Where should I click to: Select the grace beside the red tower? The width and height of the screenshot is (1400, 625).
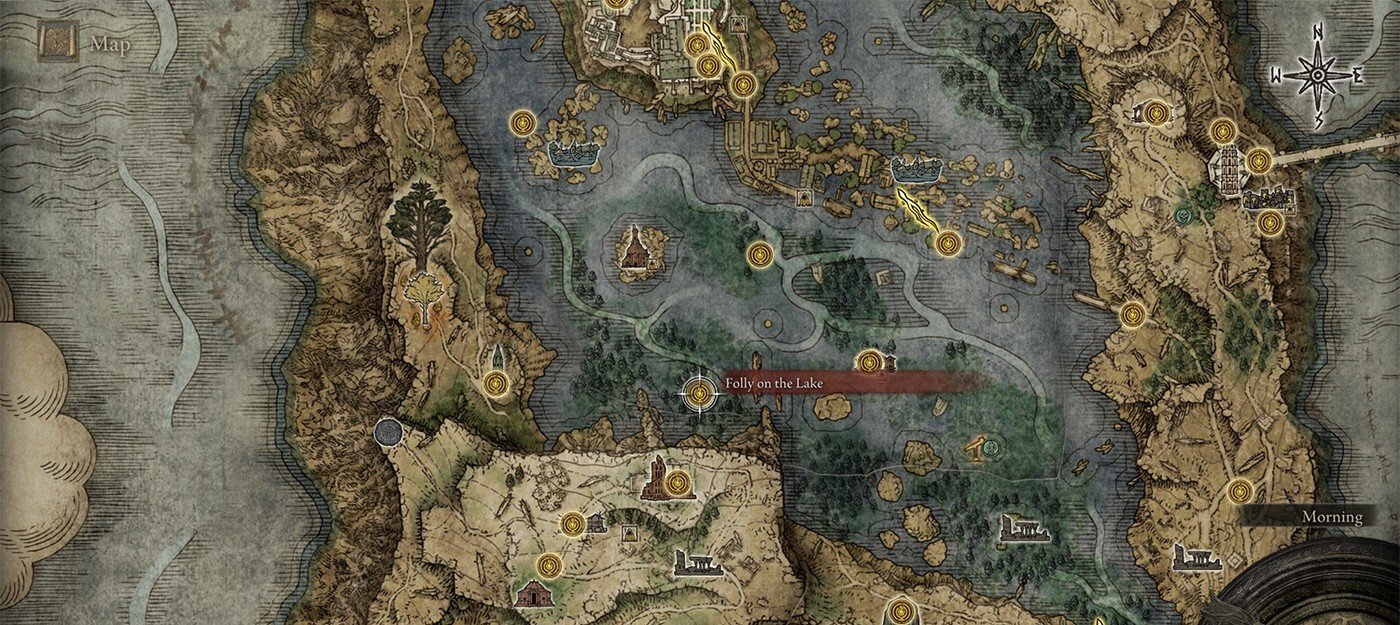680,484
